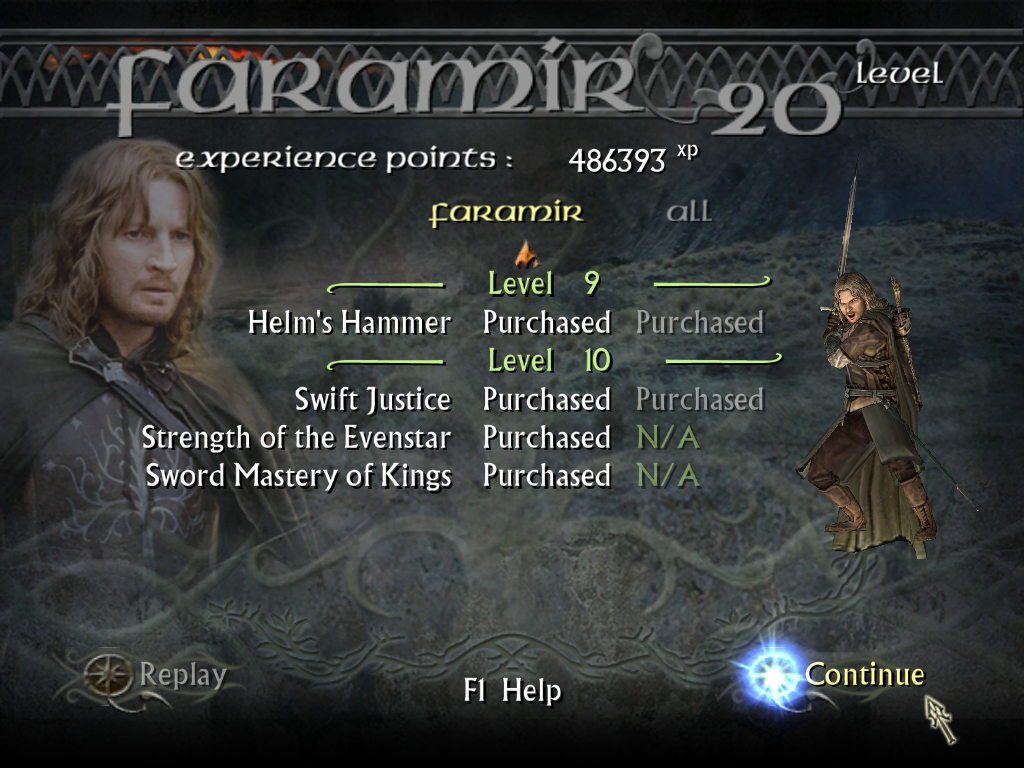The height and width of the screenshot is (768, 1024).
Task: Continue to the next screen
Action: (864, 675)
